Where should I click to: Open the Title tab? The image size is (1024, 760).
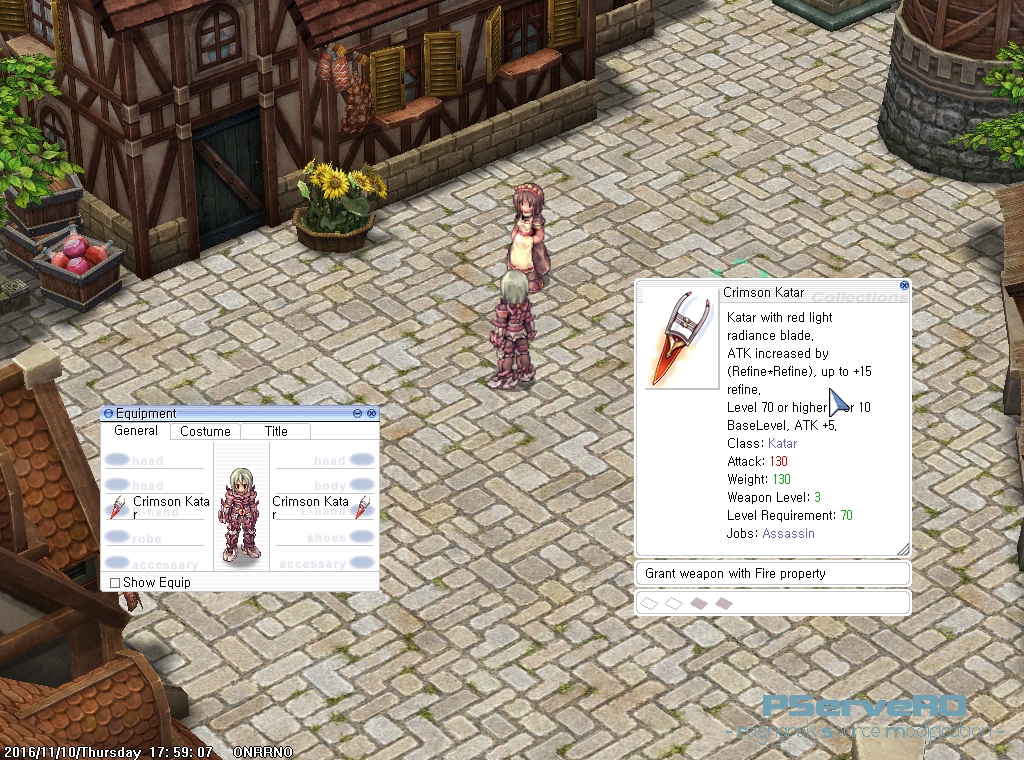pyautogui.click(x=276, y=432)
